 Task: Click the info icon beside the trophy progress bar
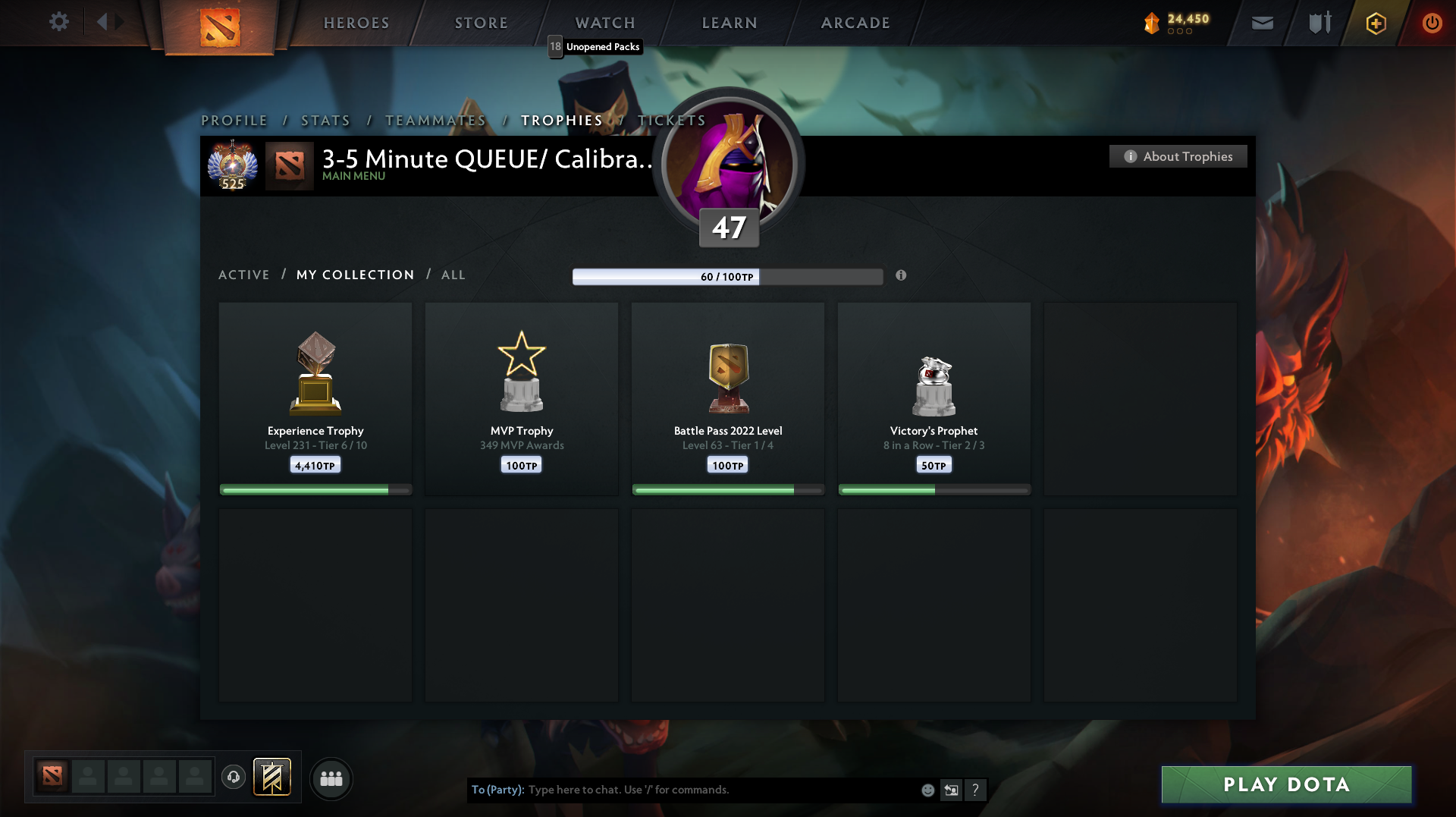901,275
